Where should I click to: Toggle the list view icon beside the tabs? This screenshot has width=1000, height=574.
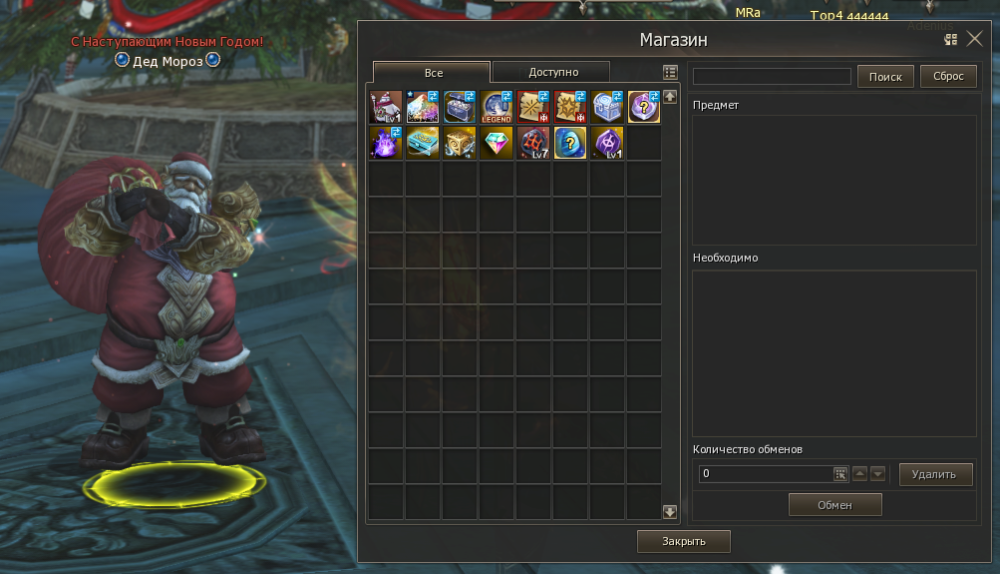[x=670, y=73]
